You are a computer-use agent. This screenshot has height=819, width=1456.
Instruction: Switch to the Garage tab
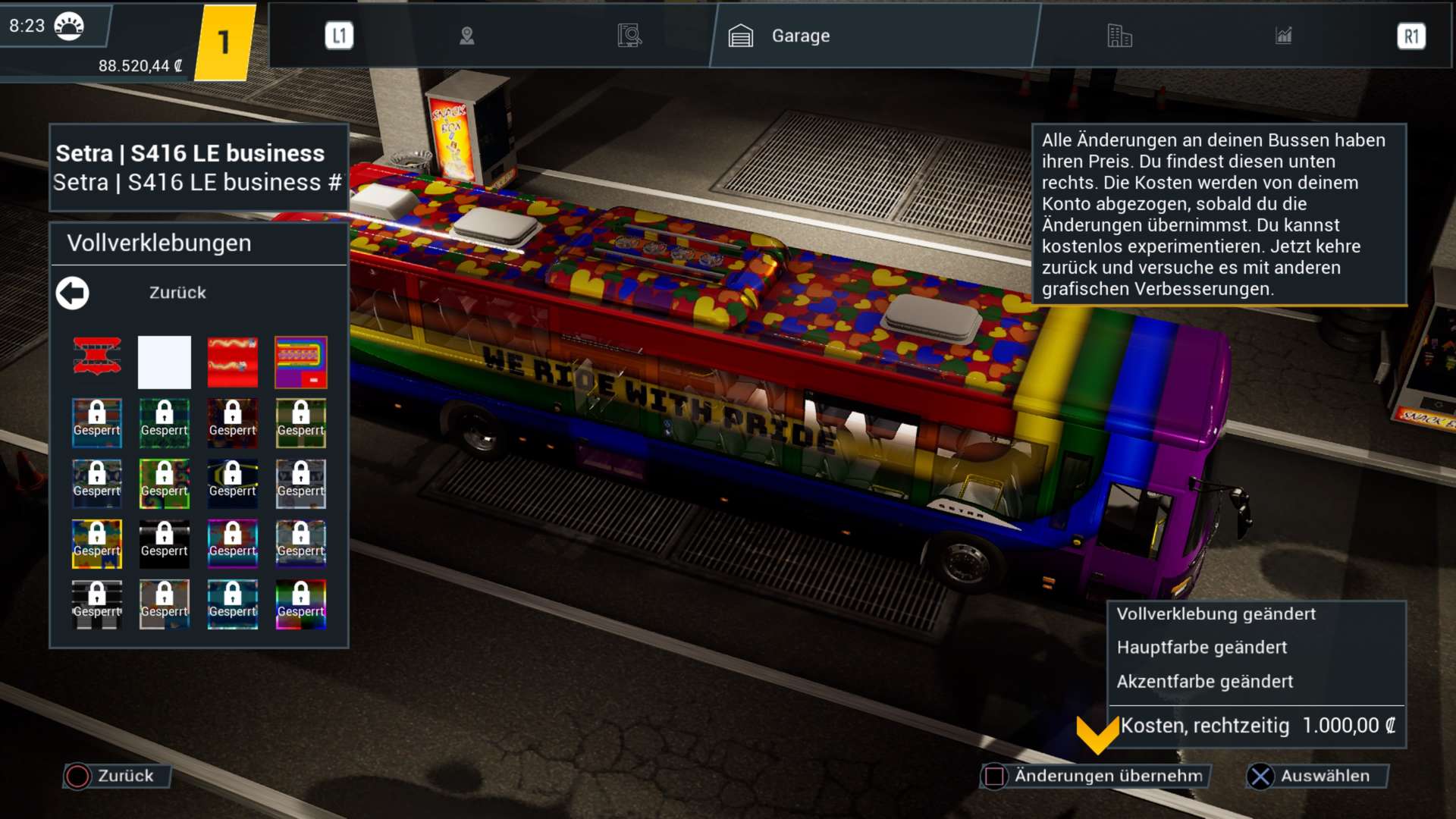pos(781,36)
